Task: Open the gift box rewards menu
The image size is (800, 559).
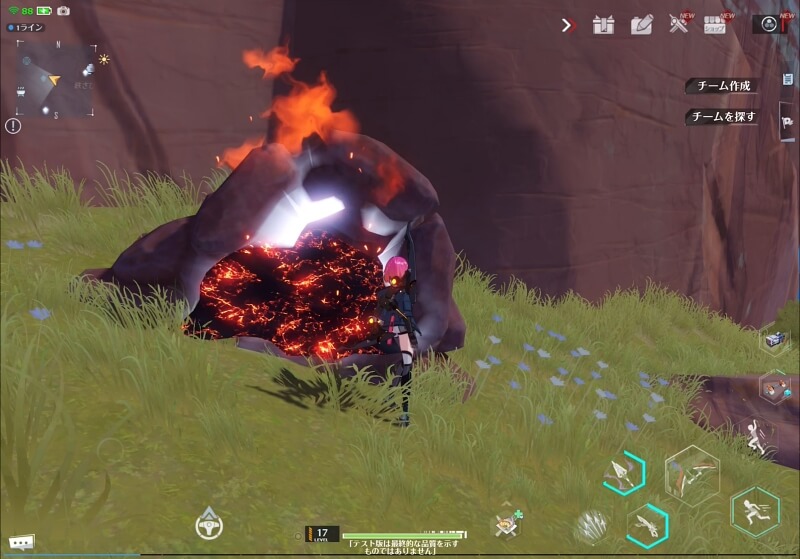Action: pyautogui.click(x=603, y=25)
